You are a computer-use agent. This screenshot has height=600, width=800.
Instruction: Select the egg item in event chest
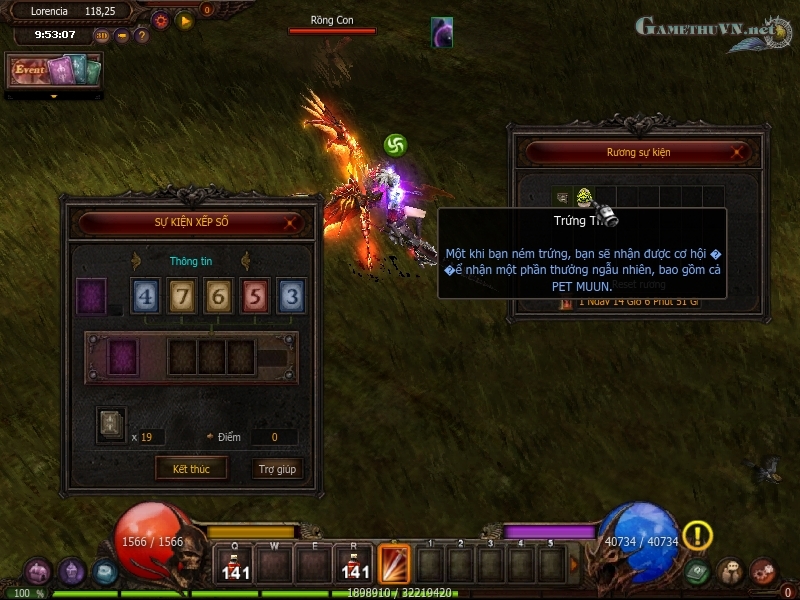pos(583,197)
